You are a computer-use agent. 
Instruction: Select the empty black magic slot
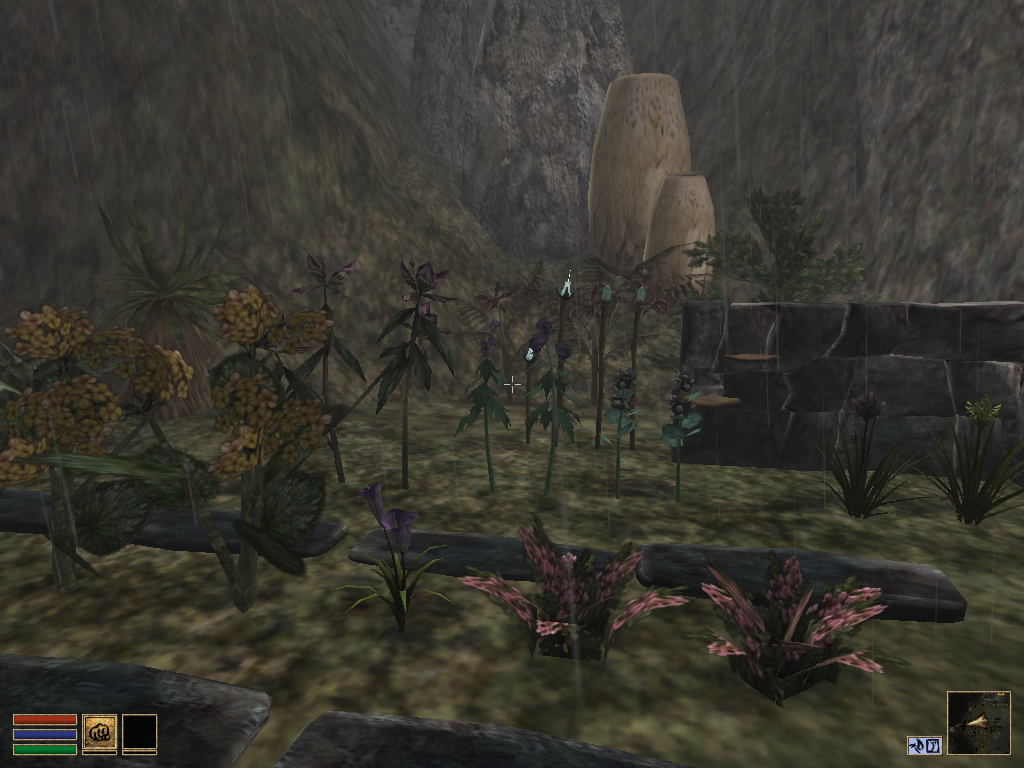(140, 732)
